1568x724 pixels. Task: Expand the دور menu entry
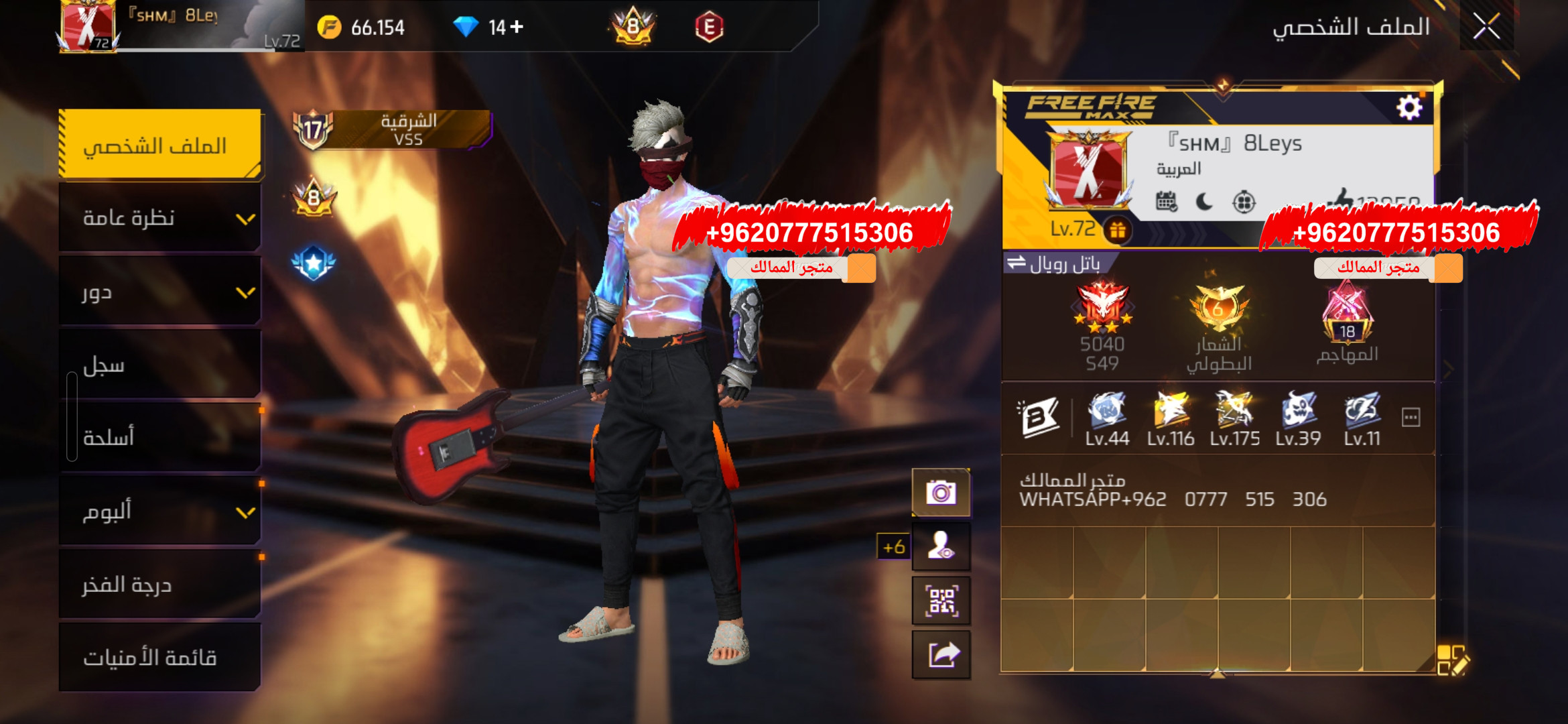click(159, 292)
